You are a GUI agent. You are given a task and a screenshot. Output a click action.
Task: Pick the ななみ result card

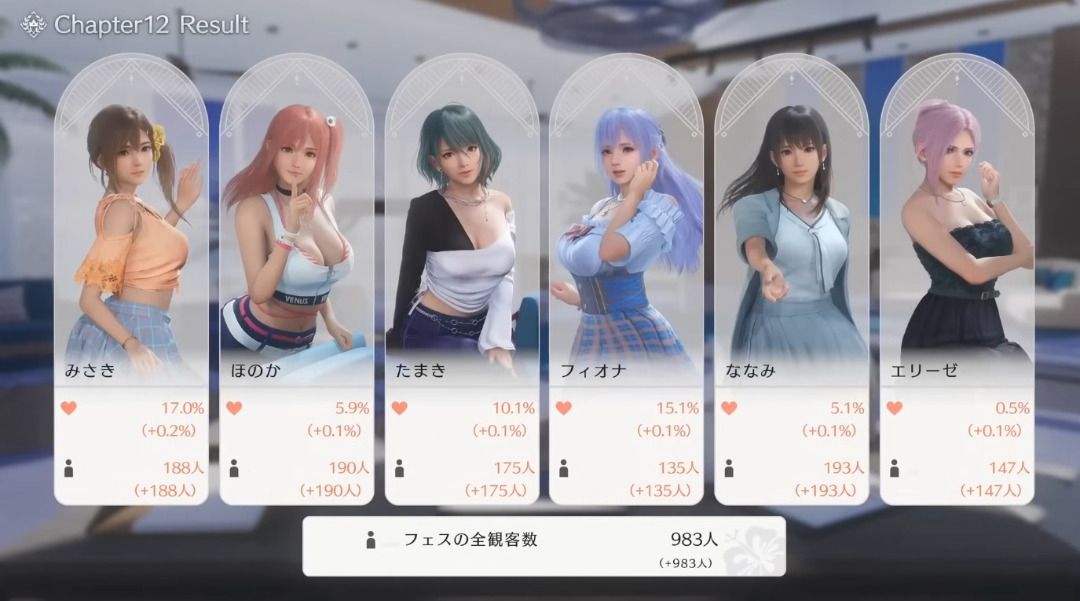pos(792,280)
